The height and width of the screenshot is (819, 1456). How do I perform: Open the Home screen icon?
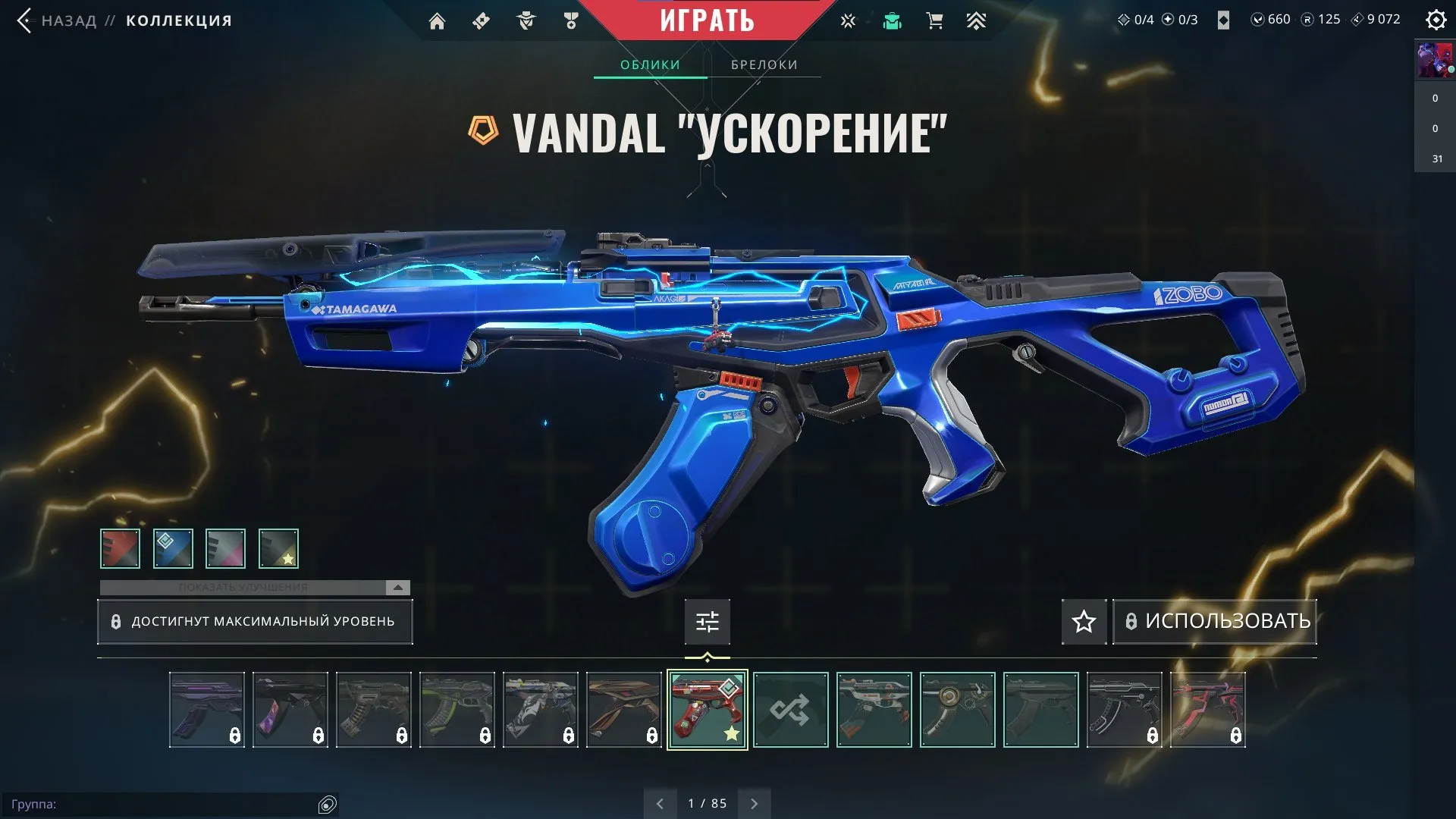438,20
